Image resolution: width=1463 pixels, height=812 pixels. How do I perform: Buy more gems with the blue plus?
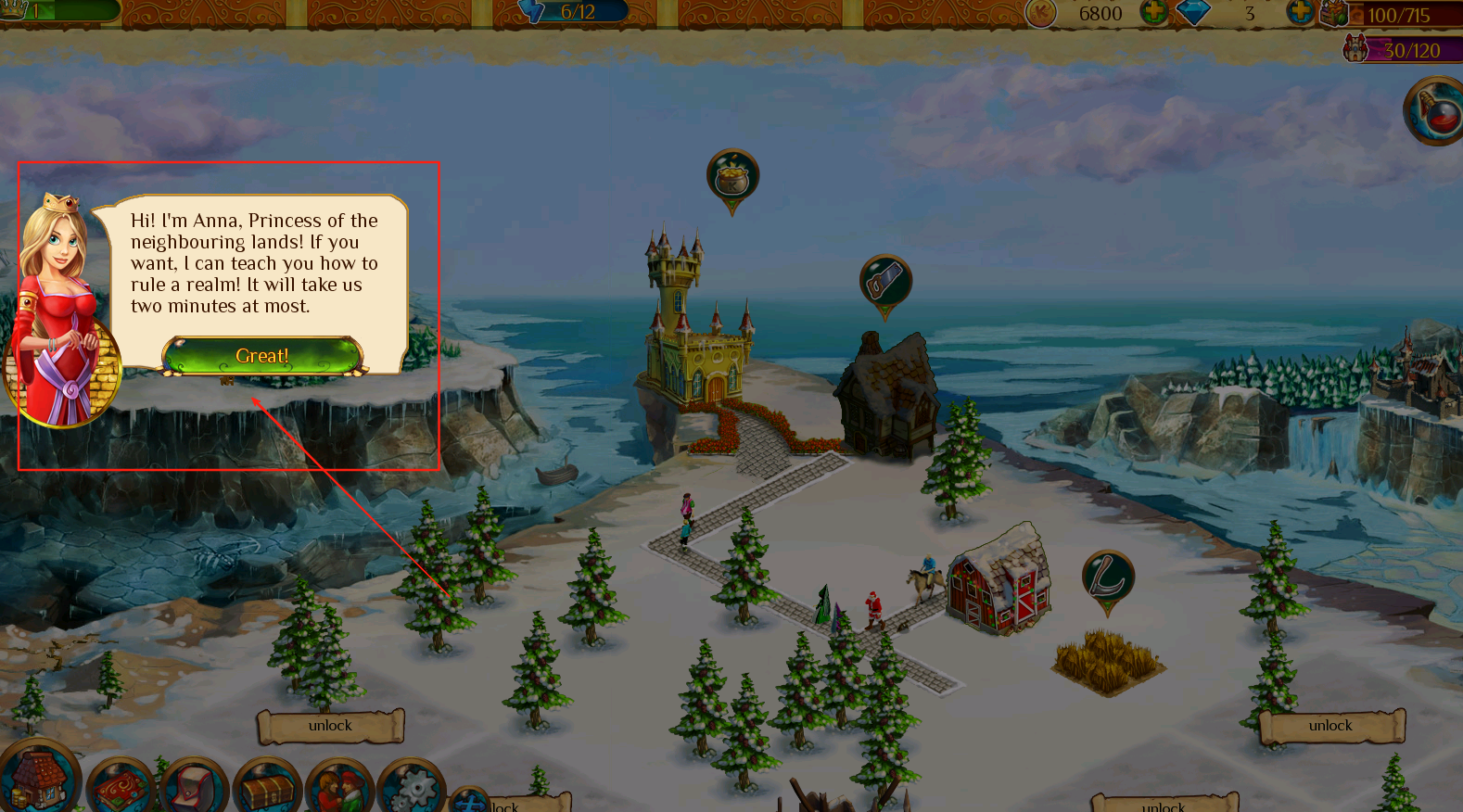[x=1299, y=12]
